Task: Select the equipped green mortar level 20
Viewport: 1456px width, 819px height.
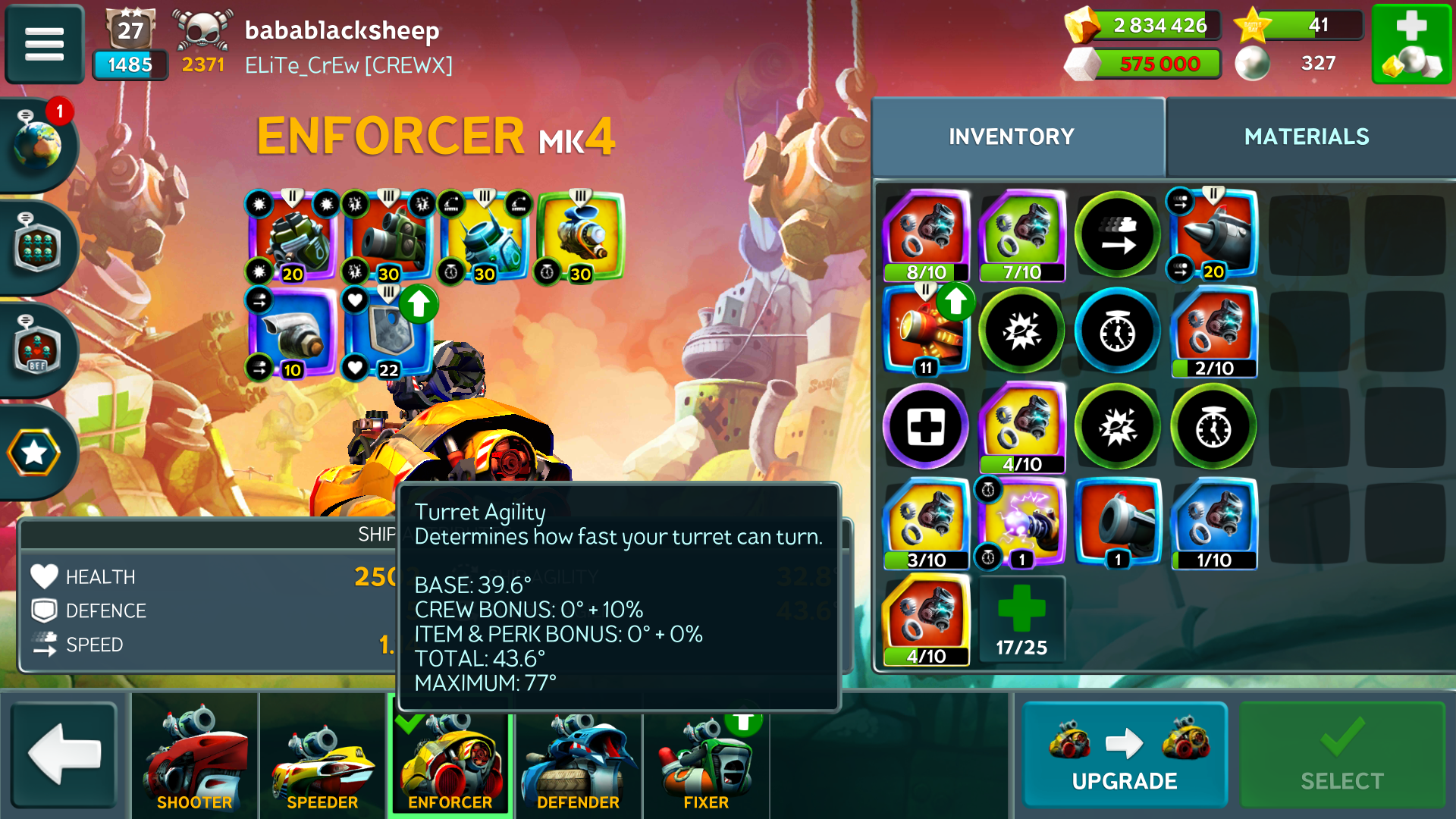Action: click(292, 237)
